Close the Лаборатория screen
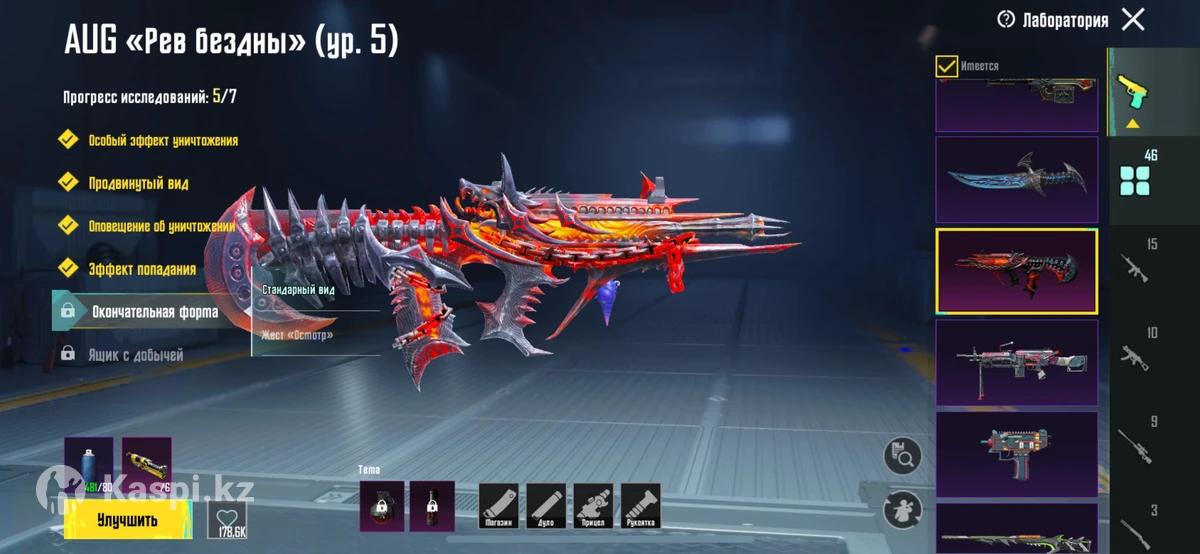The width and height of the screenshot is (1200, 554). click(x=1133, y=19)
